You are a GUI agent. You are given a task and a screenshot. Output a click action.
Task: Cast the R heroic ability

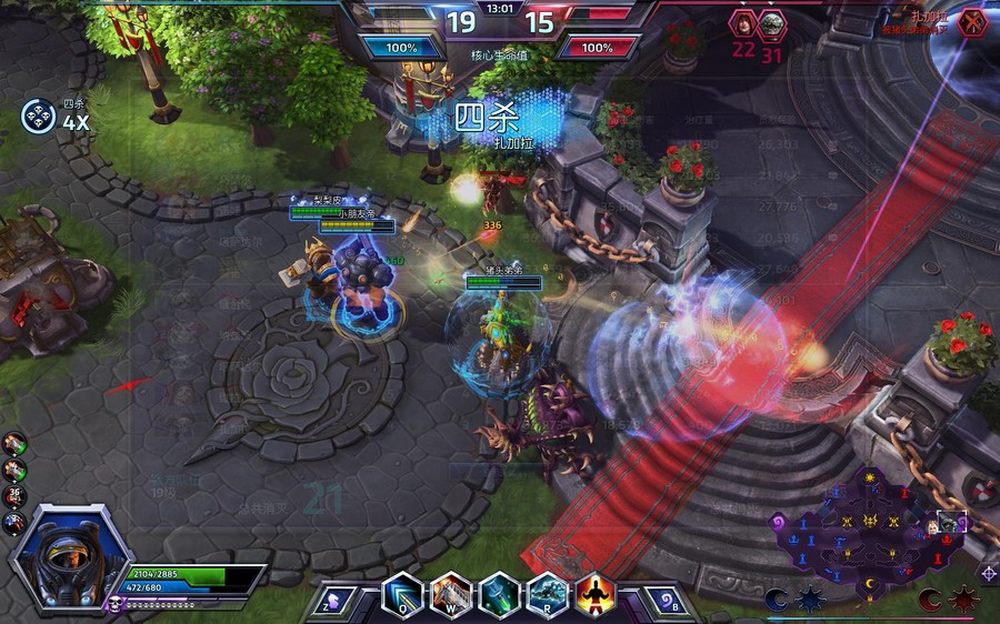[x=547, y=596]
